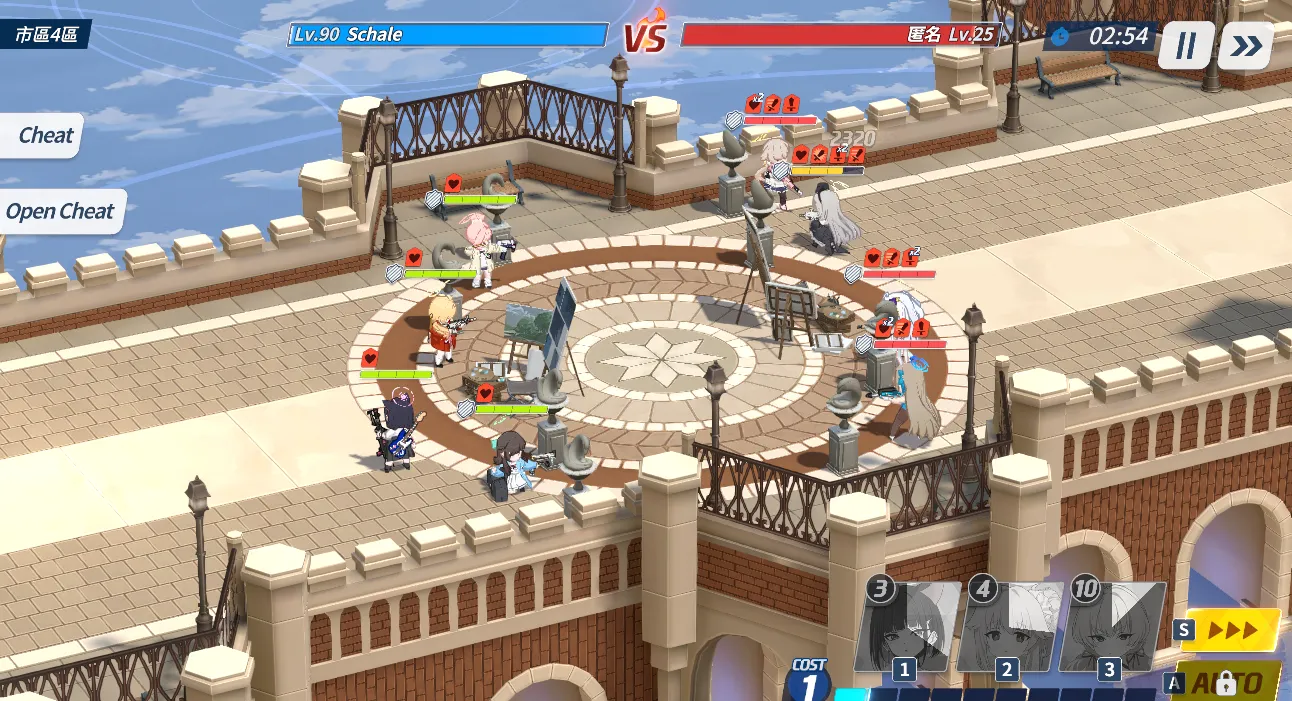1292x701 pixels.
Task: Toggle the AUTO battle mode
Action: [x=1228, y=682]
